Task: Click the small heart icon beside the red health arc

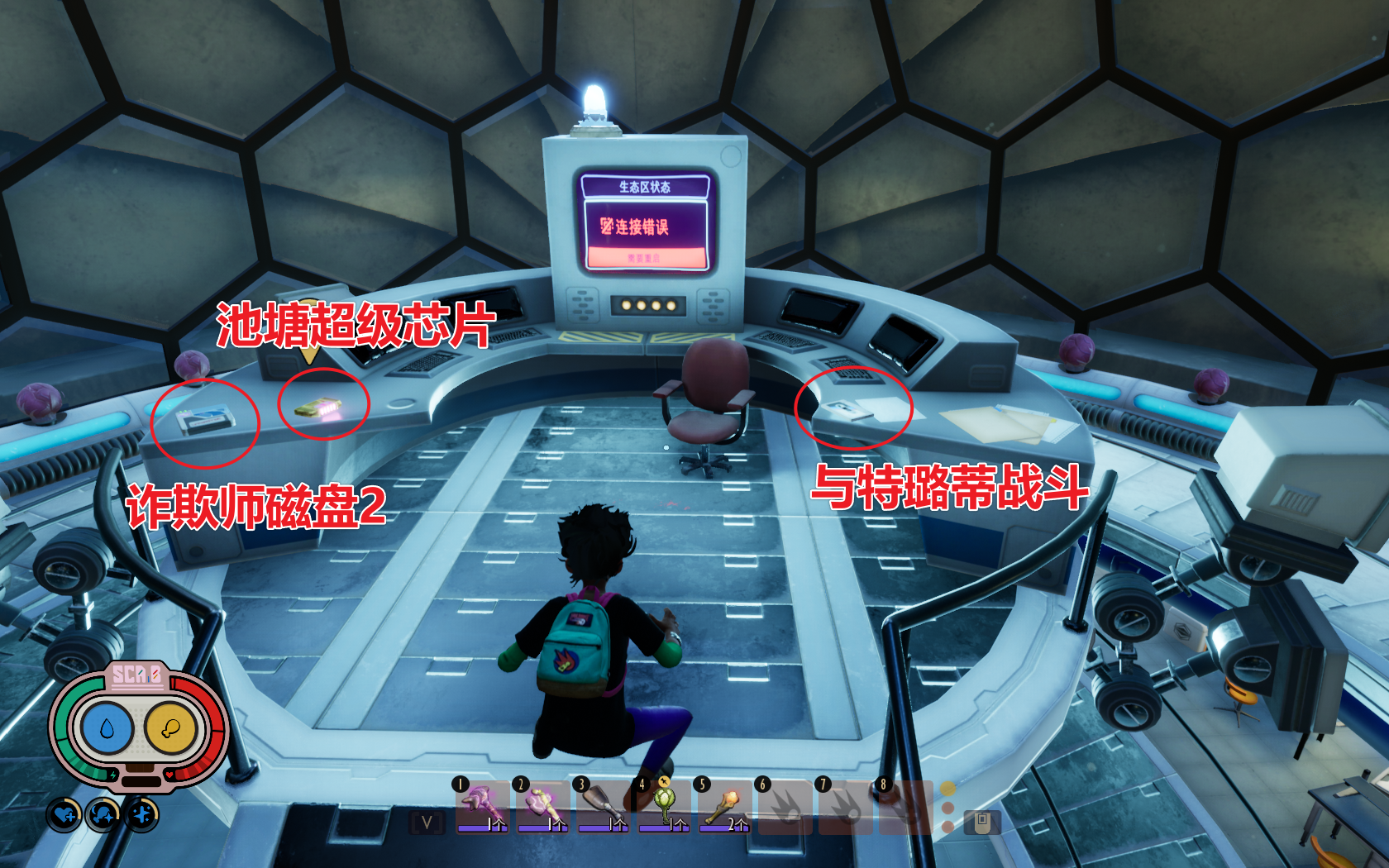Action: (169, 774)
